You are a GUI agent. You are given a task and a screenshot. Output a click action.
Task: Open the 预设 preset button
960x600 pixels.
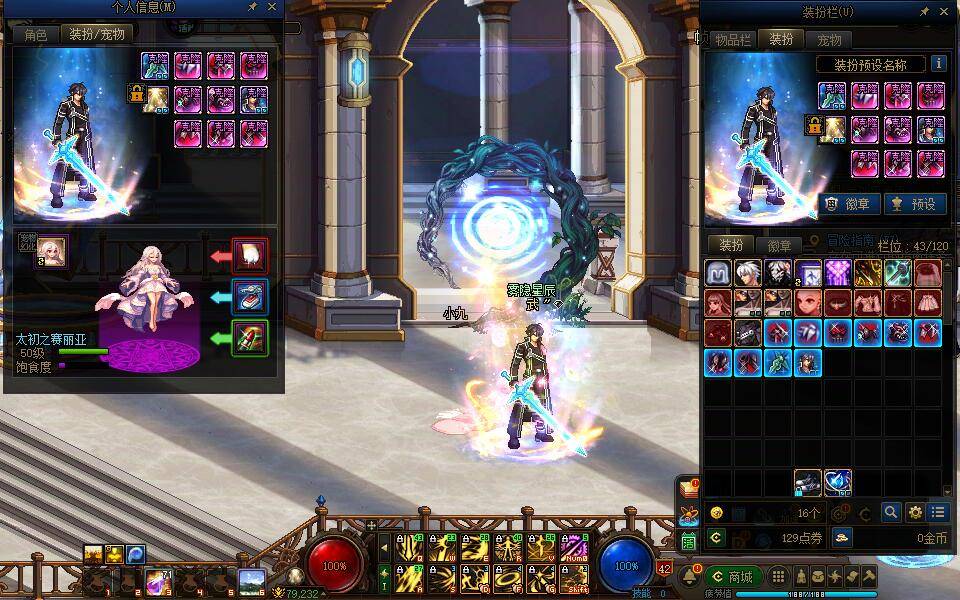click(915, 204)
